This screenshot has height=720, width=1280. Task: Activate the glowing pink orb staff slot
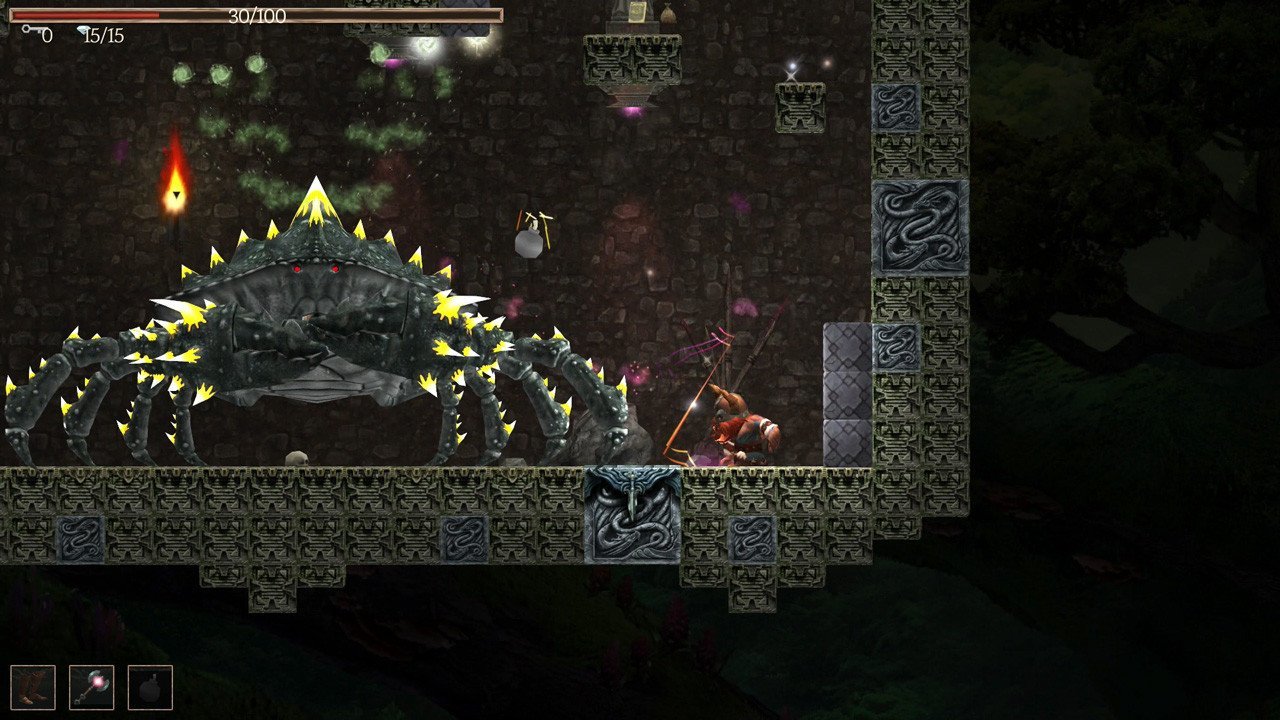pyautogui.click(x=91, y=688)
